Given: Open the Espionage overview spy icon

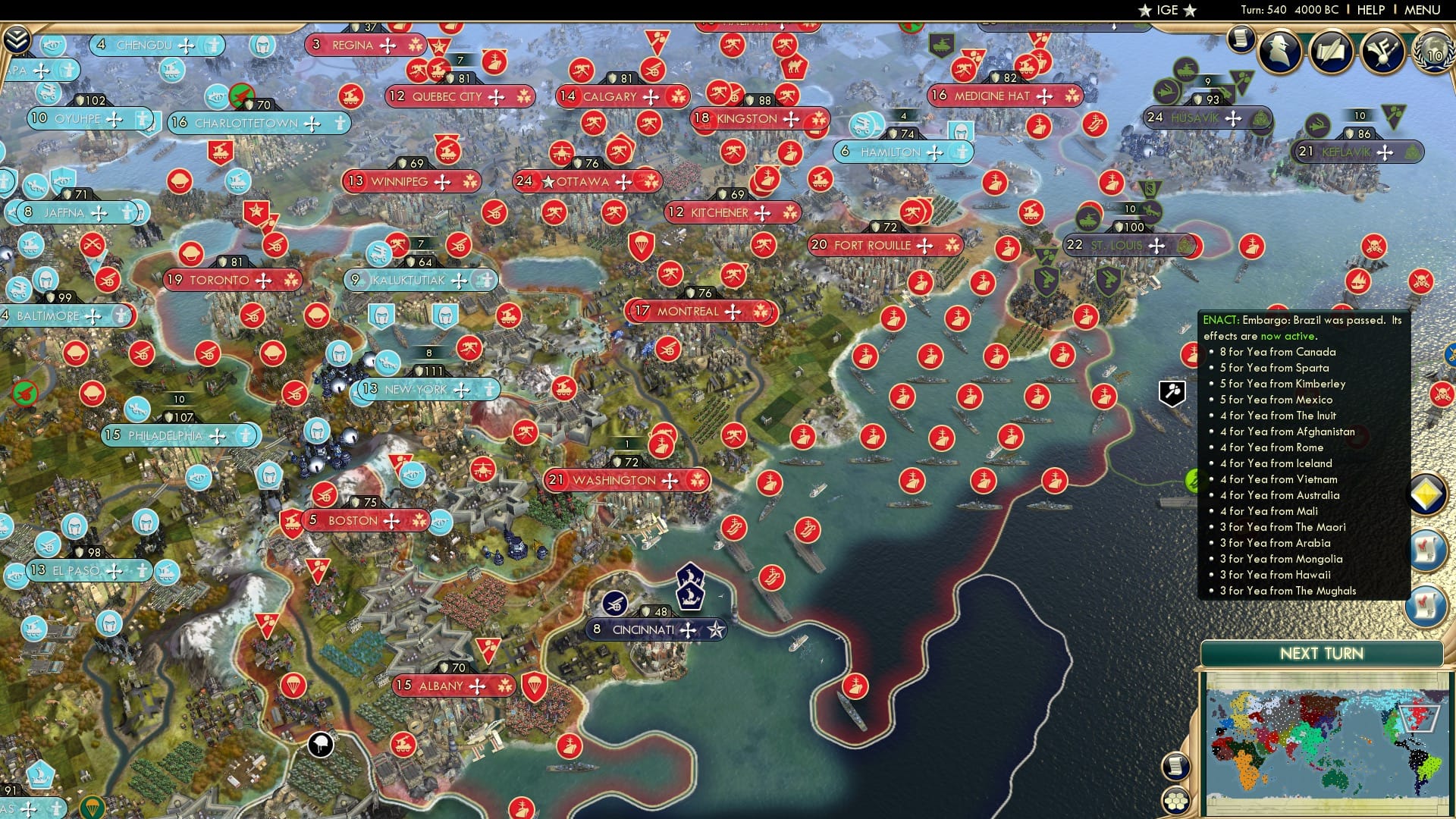Looking at the screenshot, I should click(x=1279, y=49).
